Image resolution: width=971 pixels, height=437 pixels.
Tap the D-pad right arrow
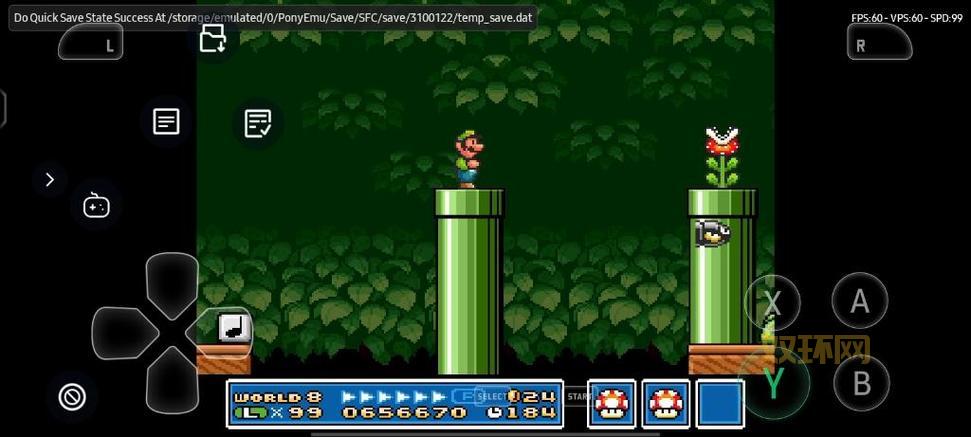222,333
